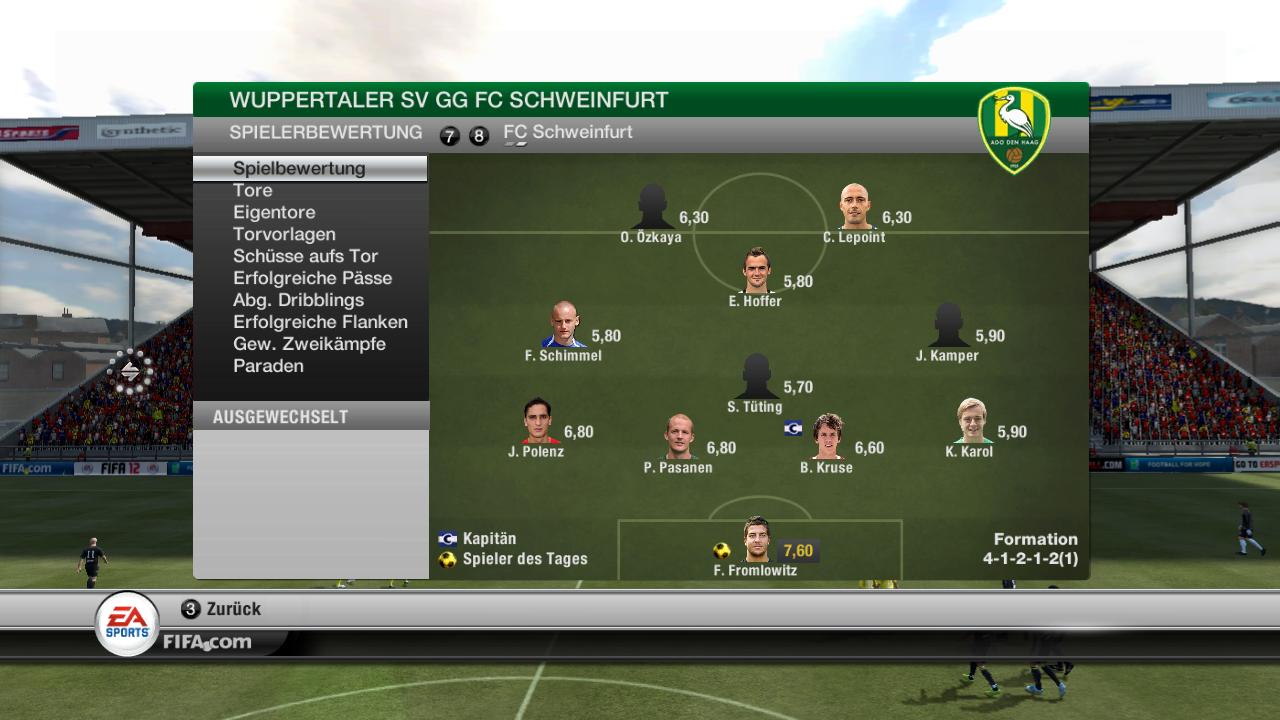This screenshot has height=720, width=1280.
Task: Open the Eigentore stat list
Action: click(274, 212)
